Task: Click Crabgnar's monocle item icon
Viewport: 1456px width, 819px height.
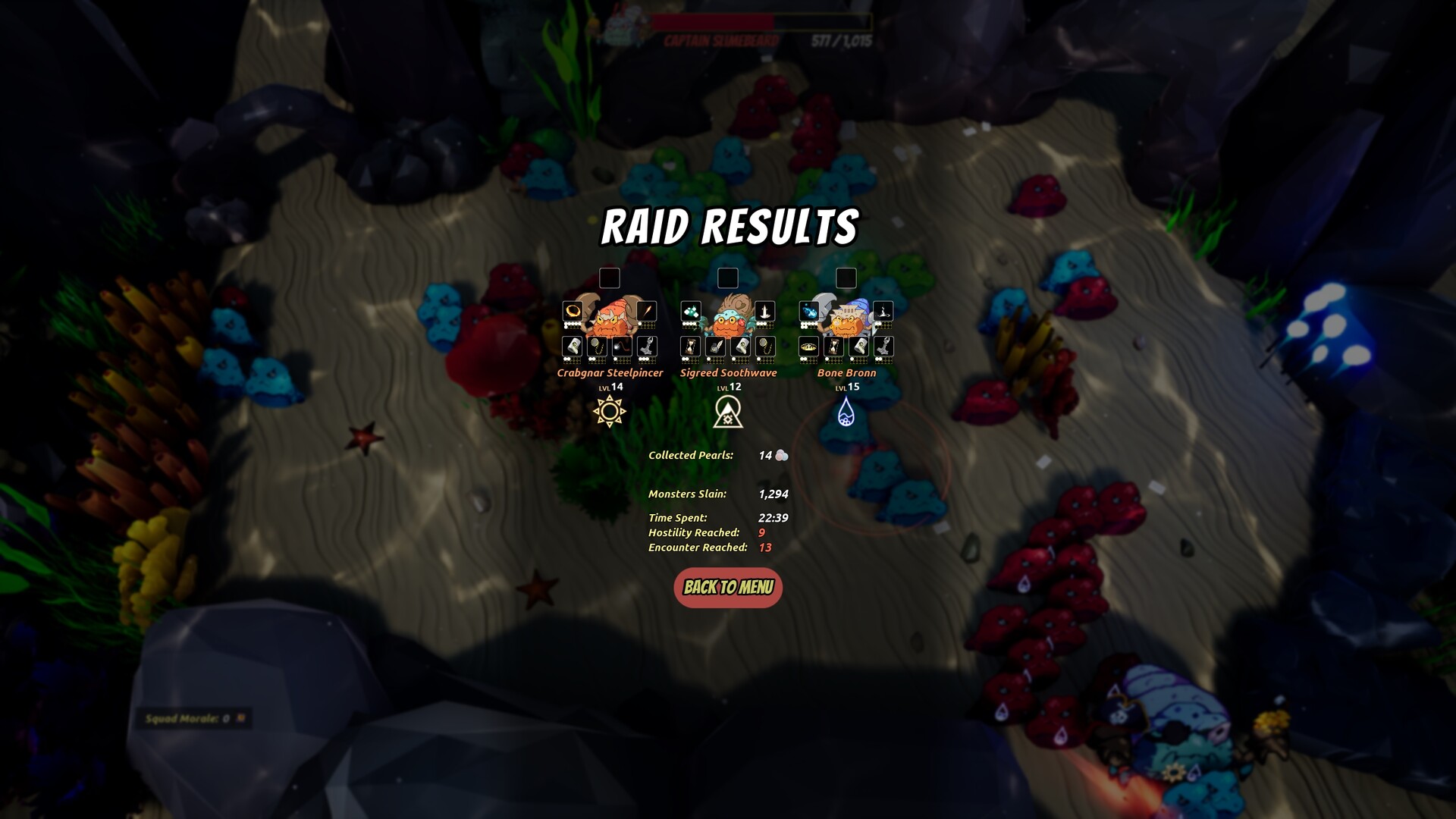Action: (x=595, y=345)
